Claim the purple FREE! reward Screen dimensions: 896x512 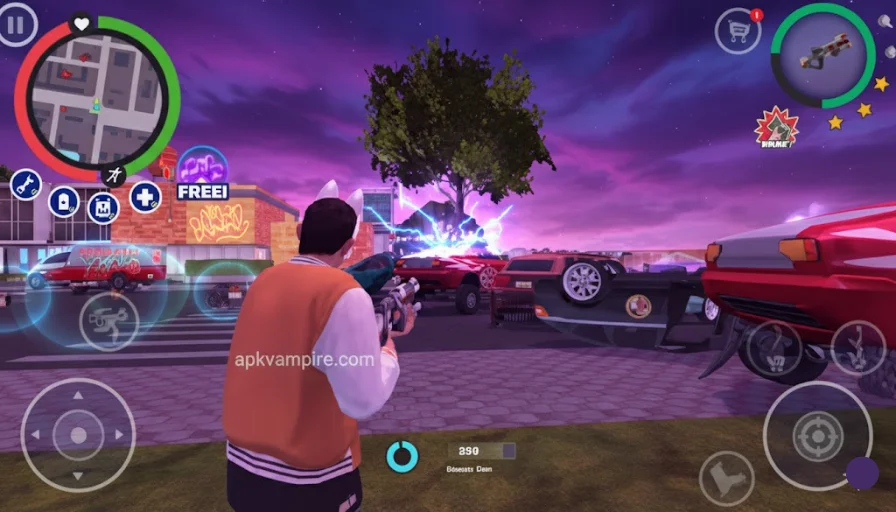click(x=202, y=172)
